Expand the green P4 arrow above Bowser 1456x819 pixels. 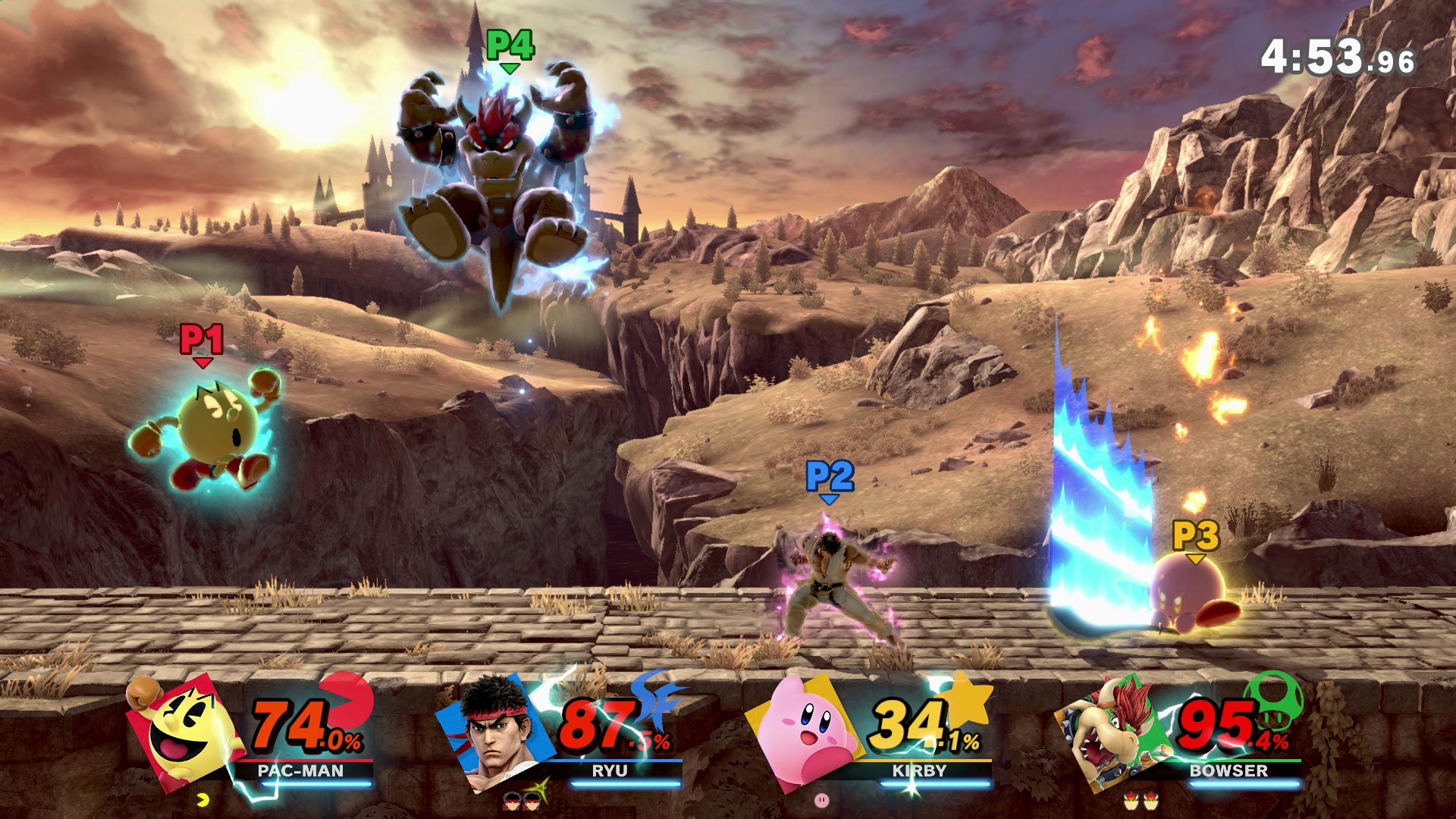tap(510, 68)
